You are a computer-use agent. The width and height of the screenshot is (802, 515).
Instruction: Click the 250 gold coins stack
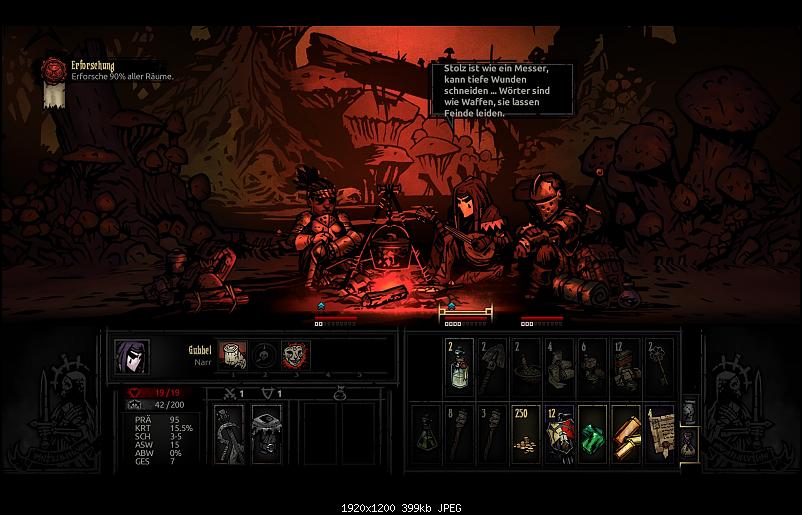click(x=526, y=435)
